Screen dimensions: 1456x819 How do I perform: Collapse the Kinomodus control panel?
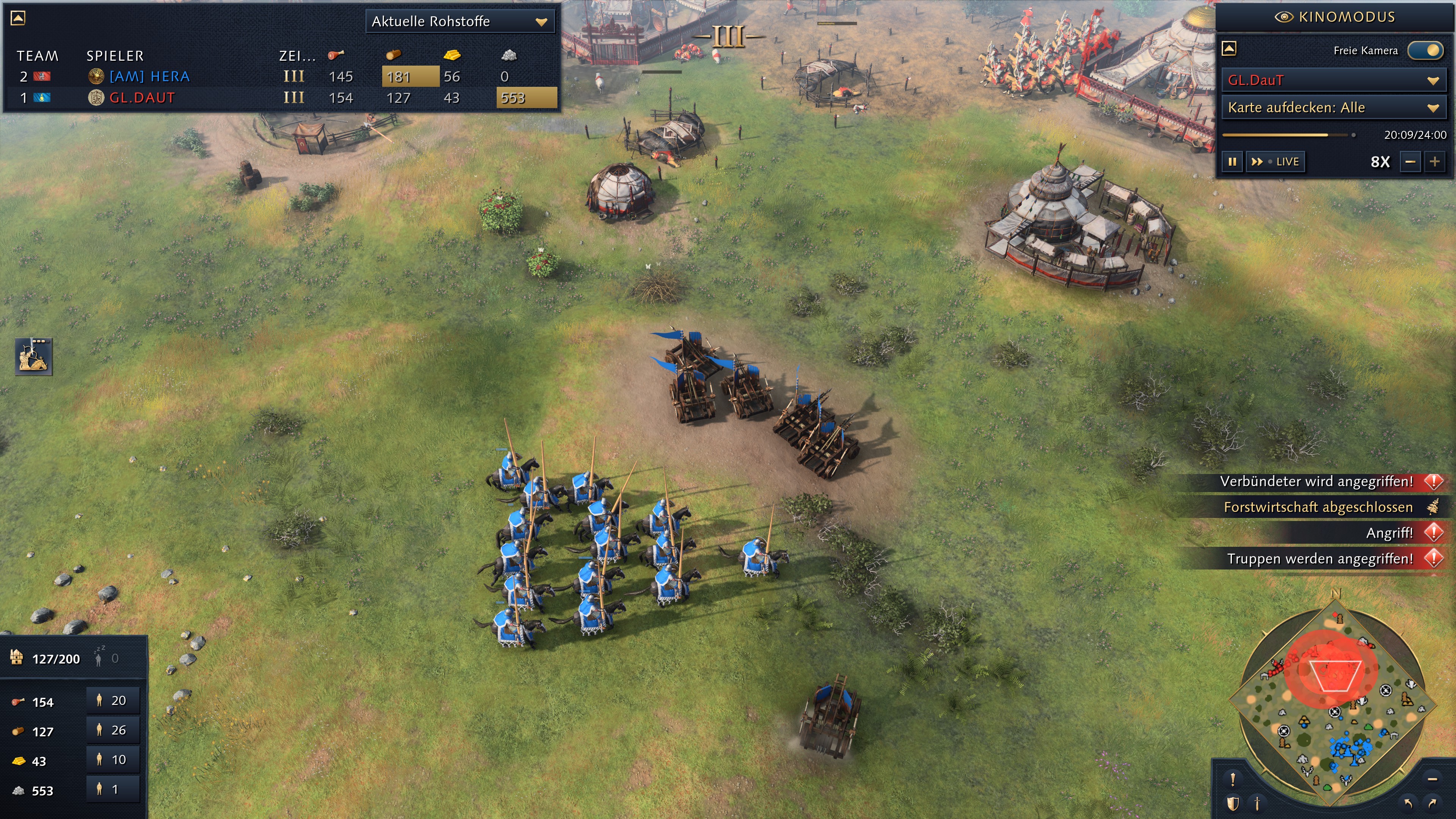click(x=1229, y=49)
